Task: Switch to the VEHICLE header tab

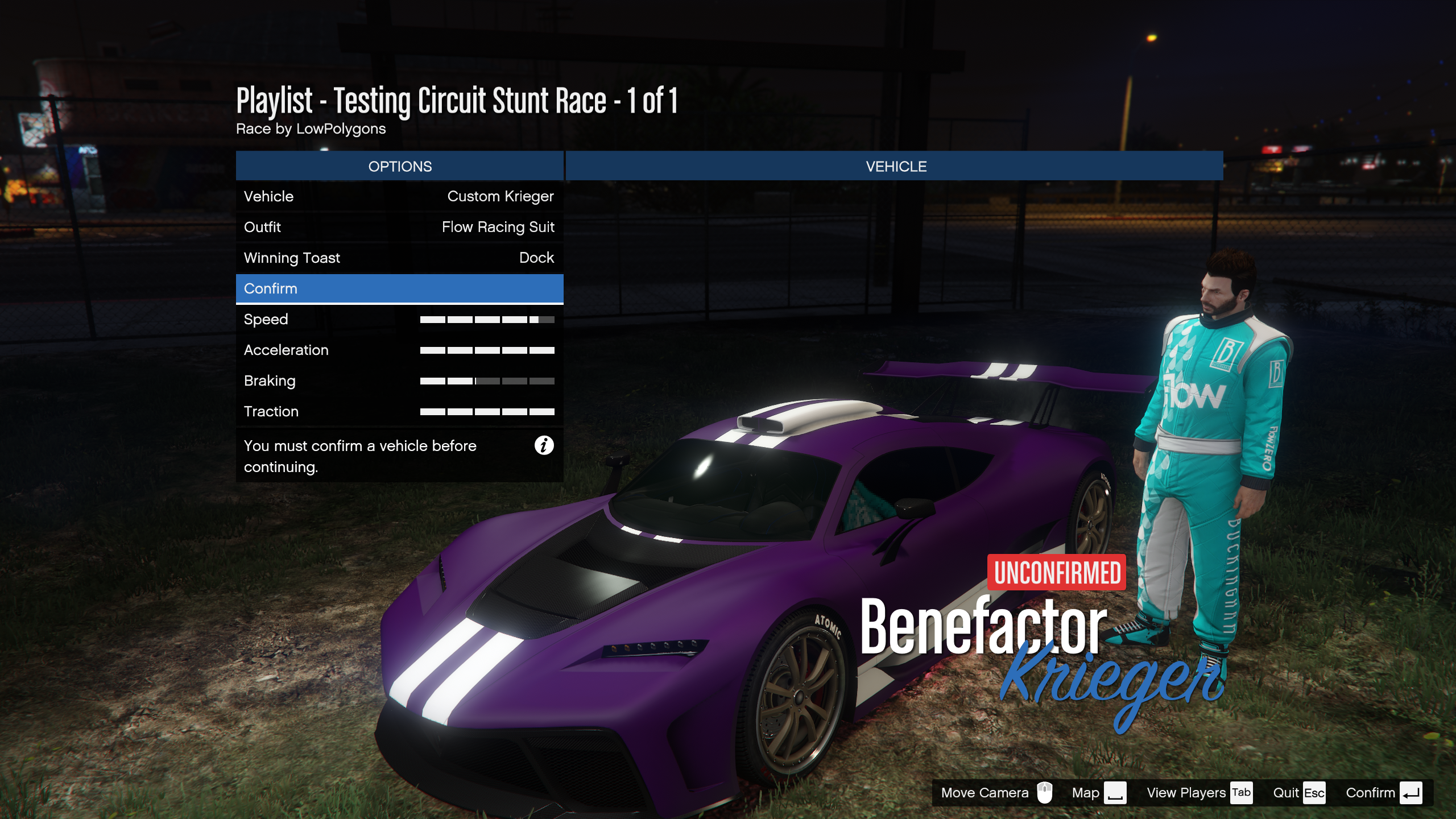Action: tap(895, 166)
